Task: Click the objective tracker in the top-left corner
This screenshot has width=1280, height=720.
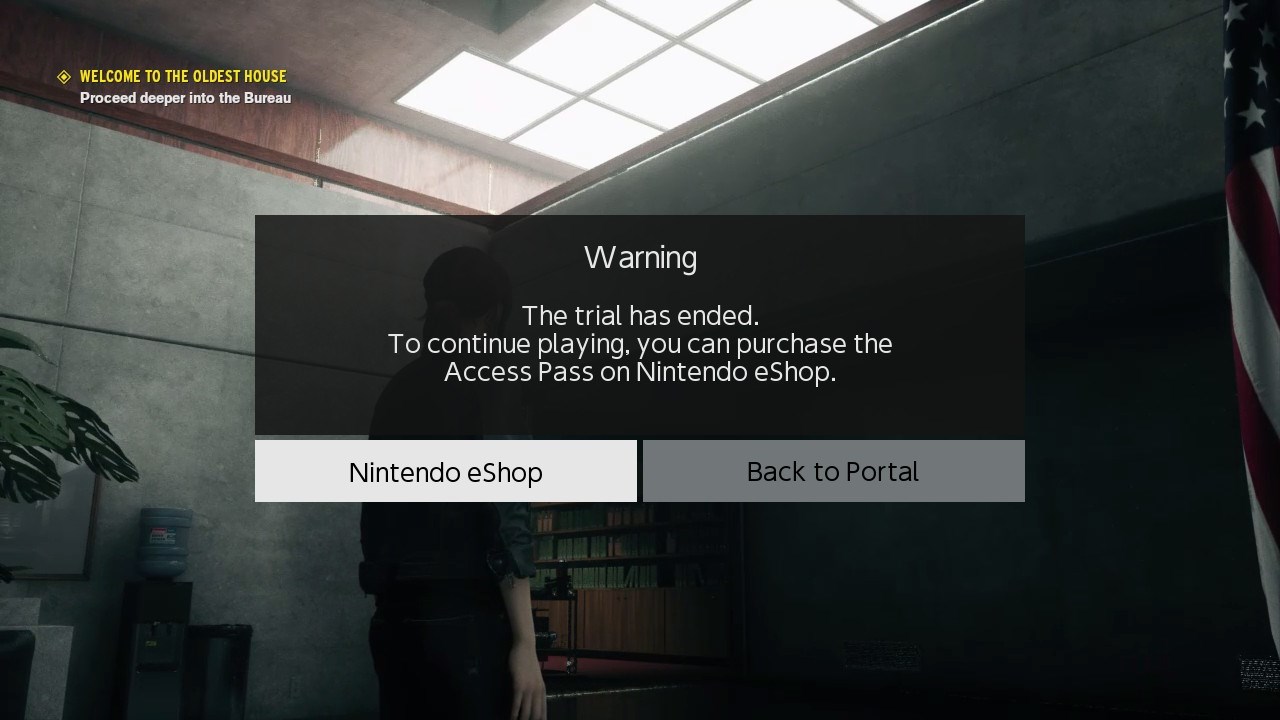Action: coord(175,85)
